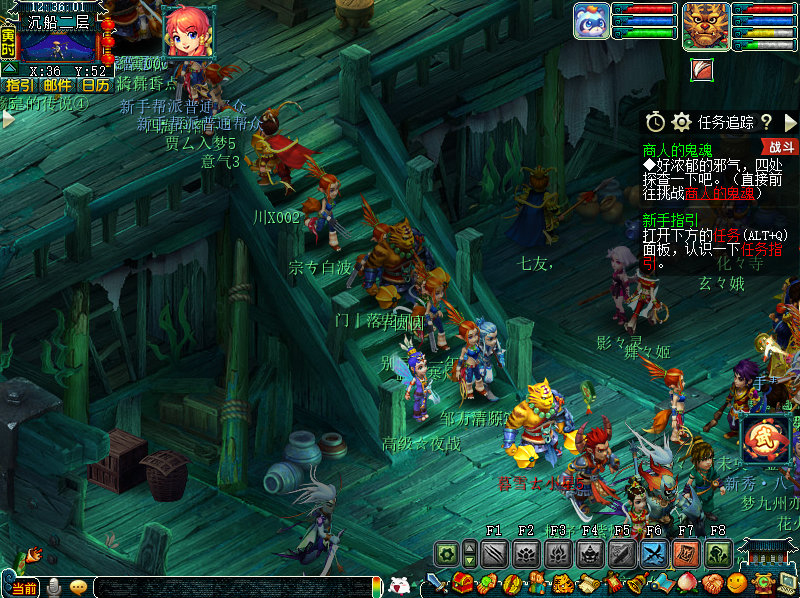Open the tiger character portrait
Screen dimensions: 800x598
tap(705, 25)
